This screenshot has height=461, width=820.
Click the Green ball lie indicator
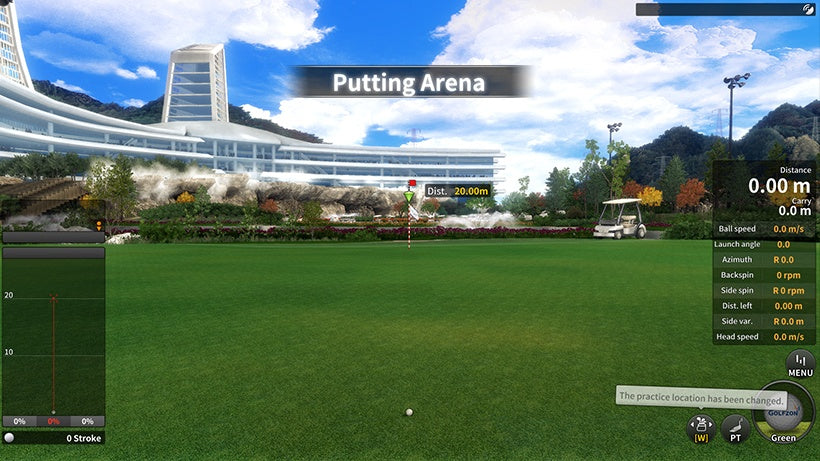[x=782, y=414]
